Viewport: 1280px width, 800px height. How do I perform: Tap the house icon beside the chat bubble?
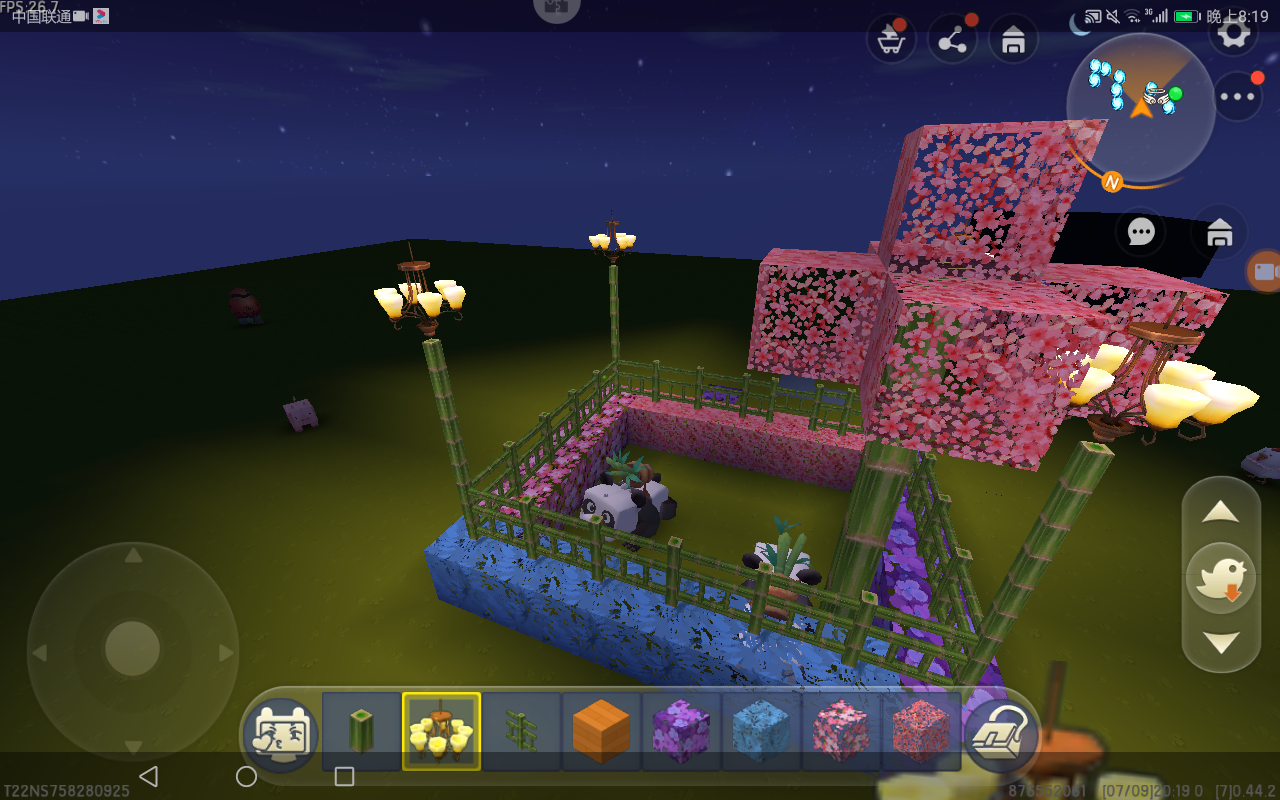point(1219,233)
